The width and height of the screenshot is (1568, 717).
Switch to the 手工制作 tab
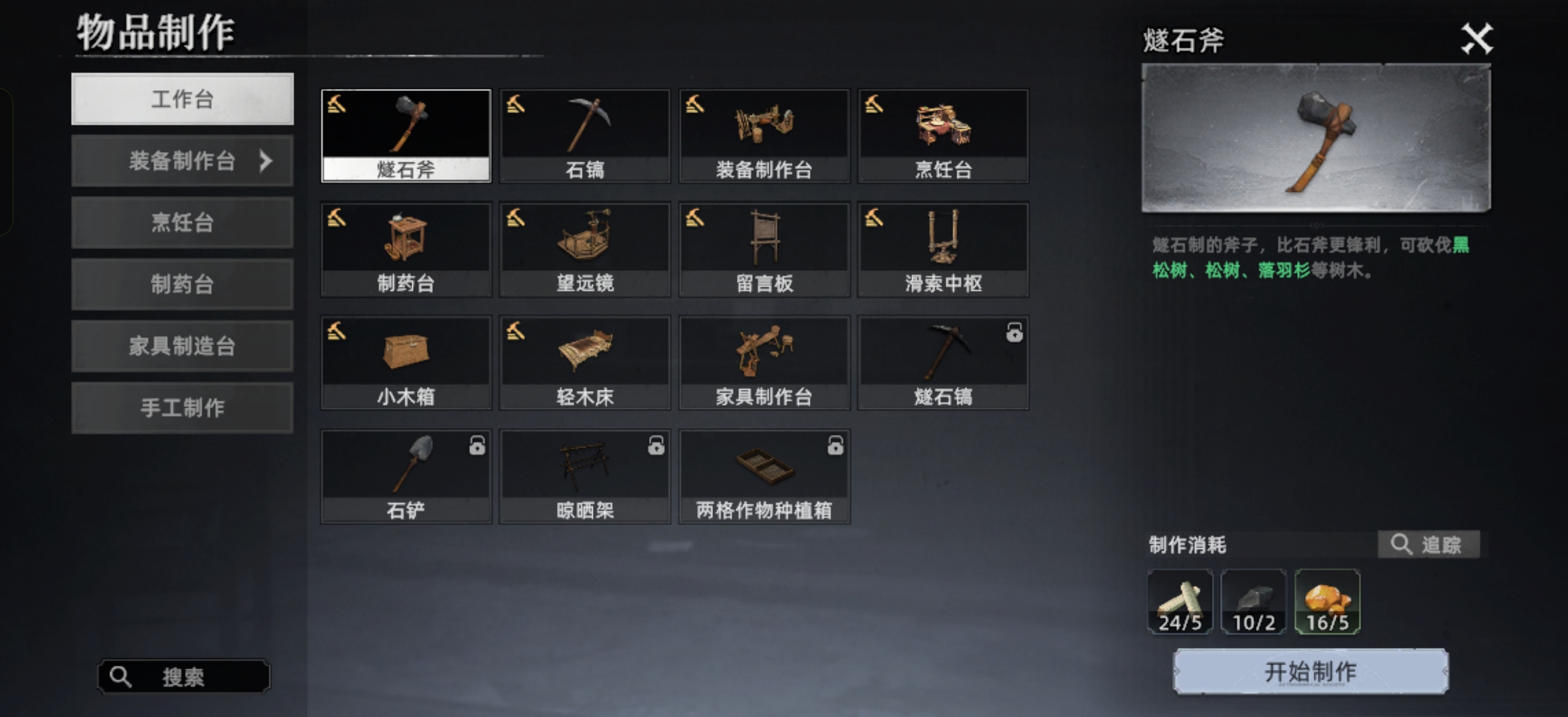tap(183, 408)
